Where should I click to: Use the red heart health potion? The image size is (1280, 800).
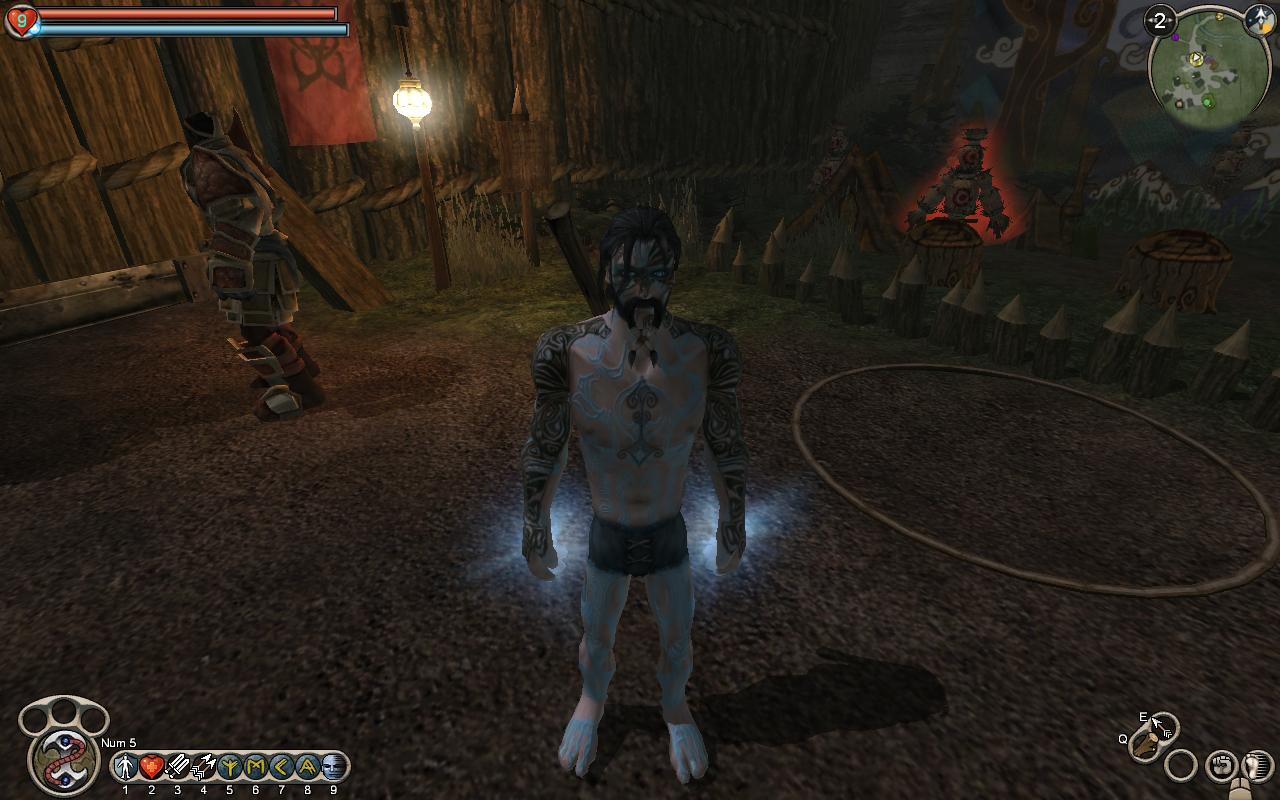click(x=151, y=767)
